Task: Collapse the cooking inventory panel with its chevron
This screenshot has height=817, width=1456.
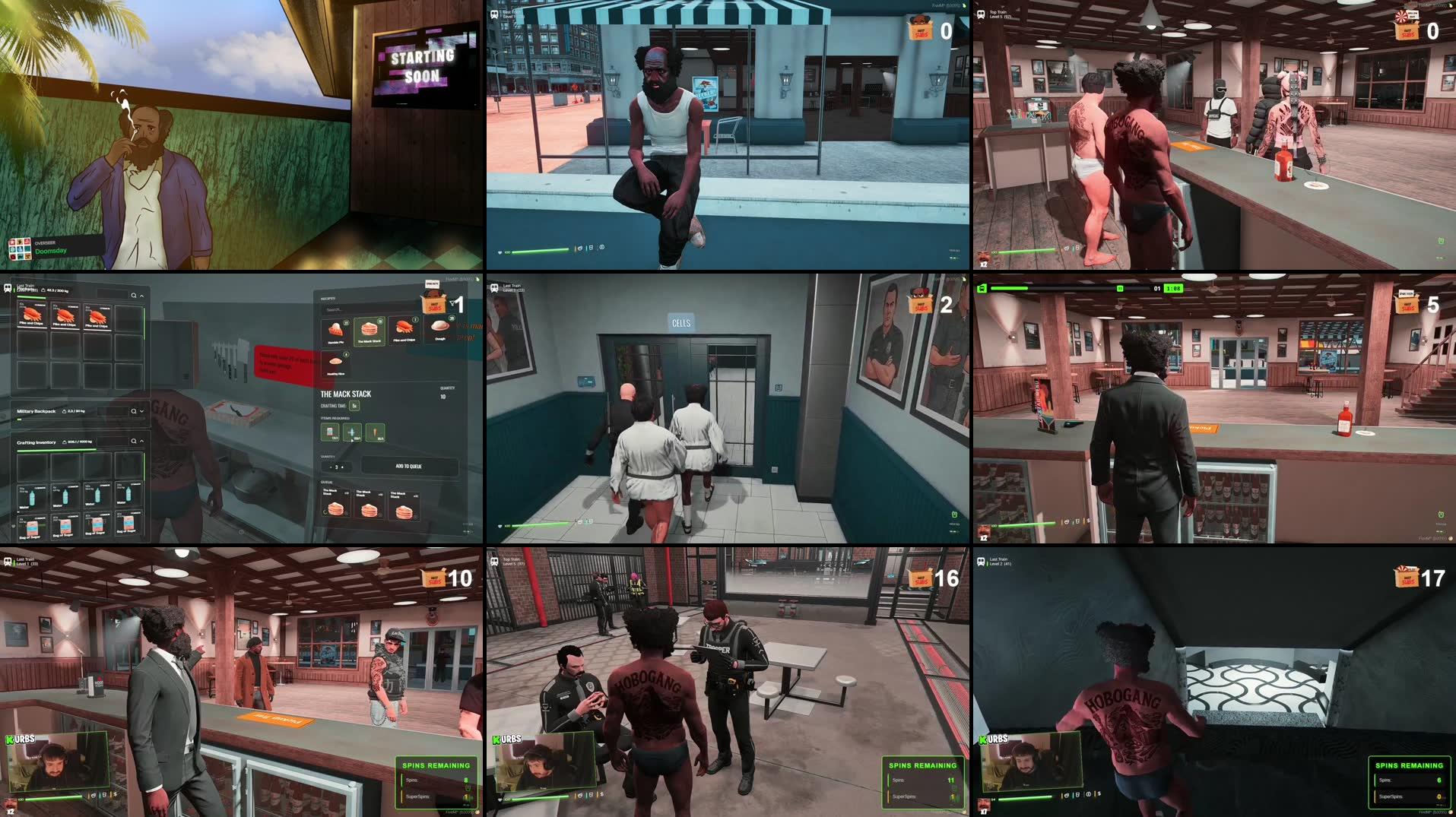Action: pos(142,296)
